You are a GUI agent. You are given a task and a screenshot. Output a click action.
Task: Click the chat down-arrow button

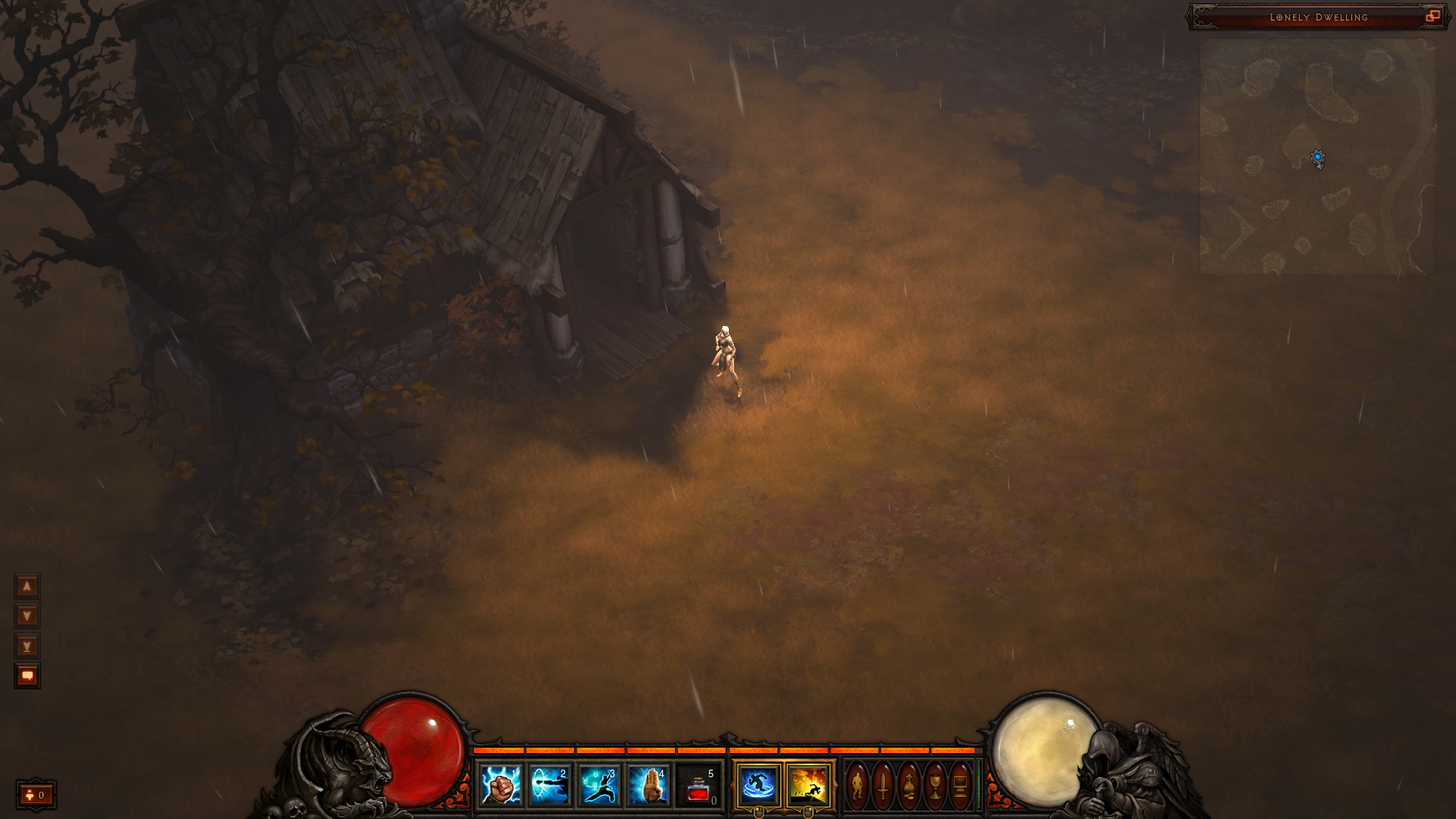[x=27, y=616]
